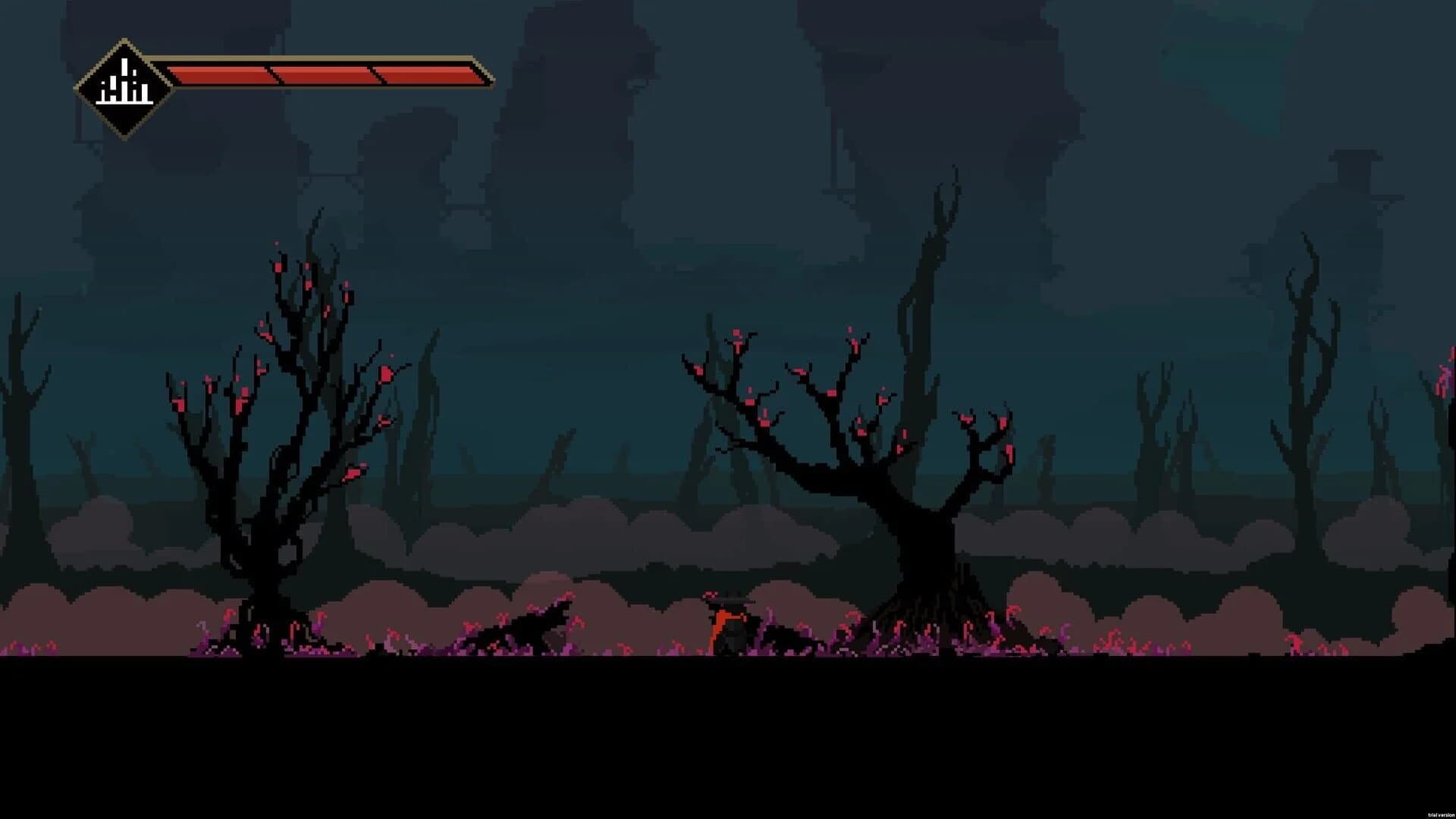Image resolution: width=1456 pixels, height=819 pixels.
Task: Toggle the middle health bar segment
Action: [x=326, y=74]
